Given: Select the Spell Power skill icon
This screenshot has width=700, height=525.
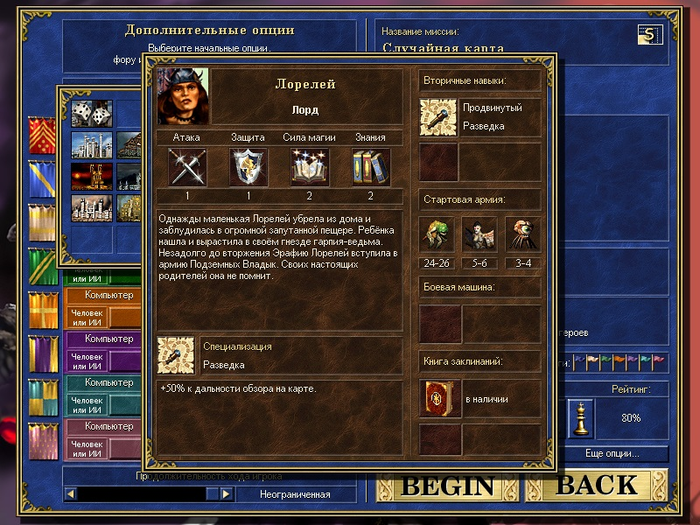Looking at the screenshot, I should tap(310, 167).
